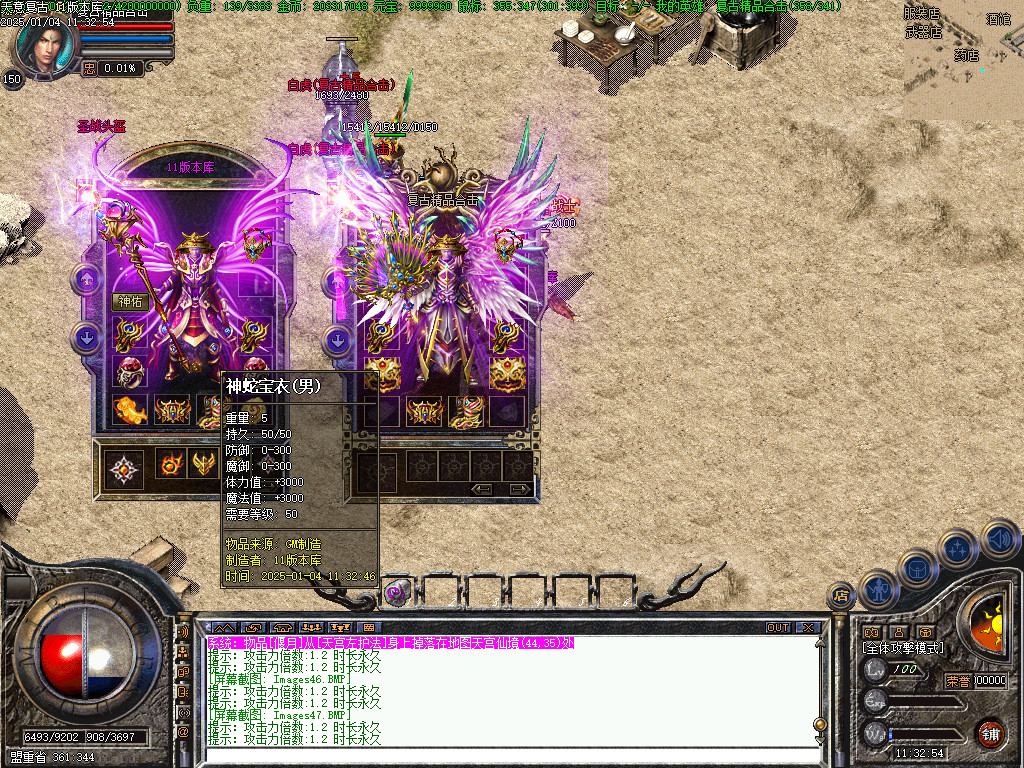This screenshot has width=1024, height=768.
Task: Open the character status round button
Action: [879, 591]
